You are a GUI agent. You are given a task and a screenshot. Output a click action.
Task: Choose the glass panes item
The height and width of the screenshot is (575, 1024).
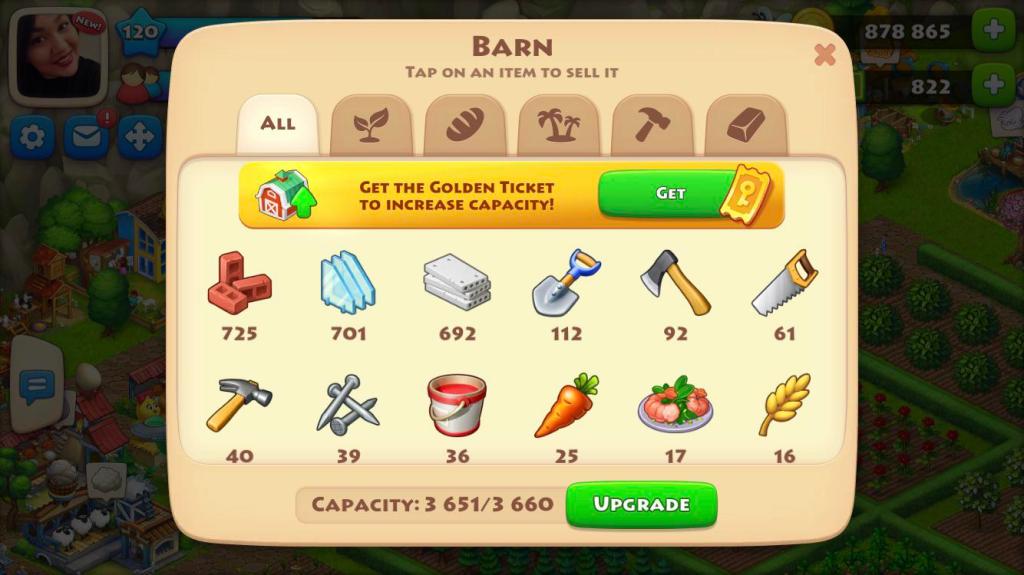348,283
